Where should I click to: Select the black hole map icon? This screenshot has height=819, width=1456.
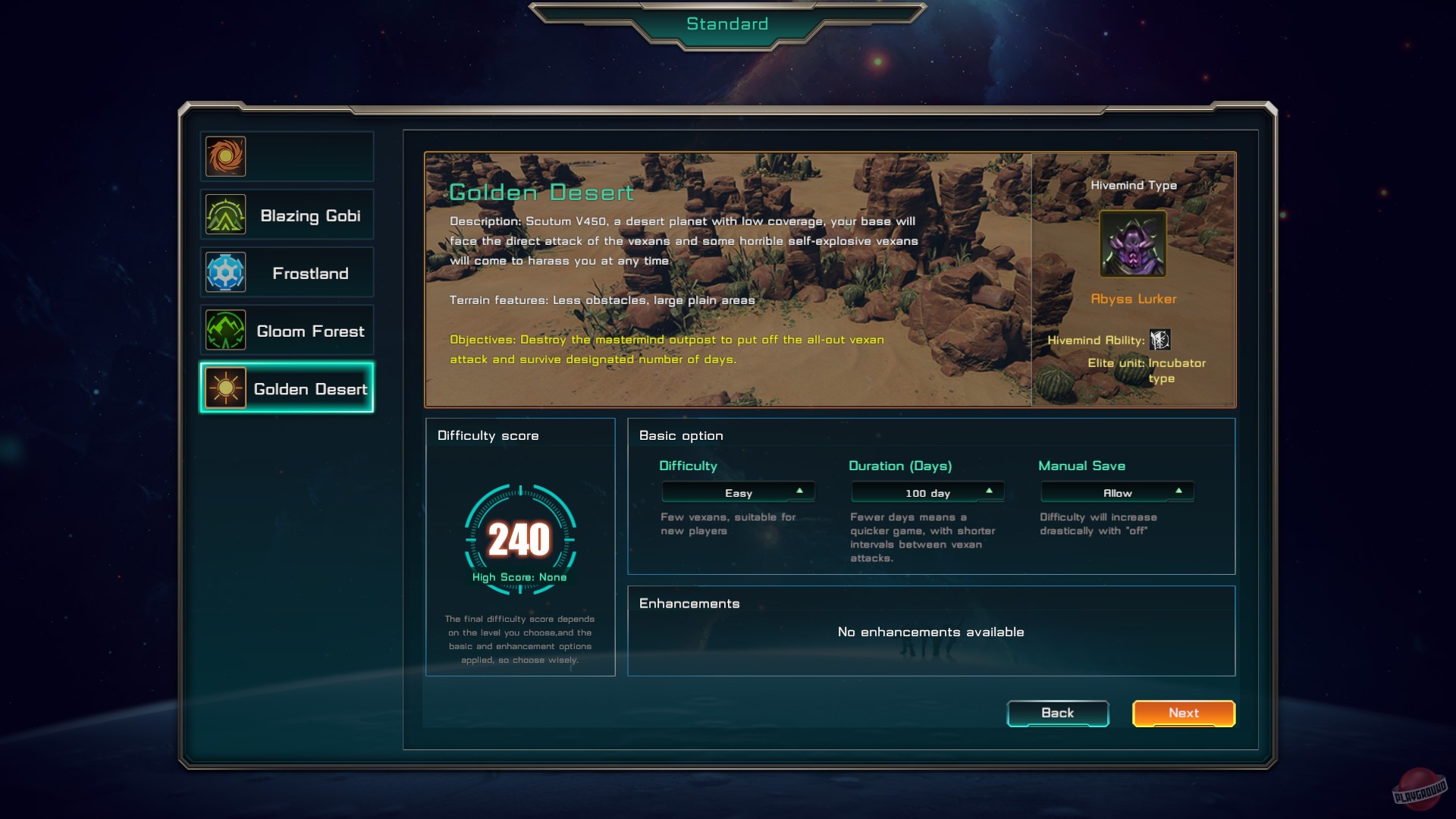224,155
